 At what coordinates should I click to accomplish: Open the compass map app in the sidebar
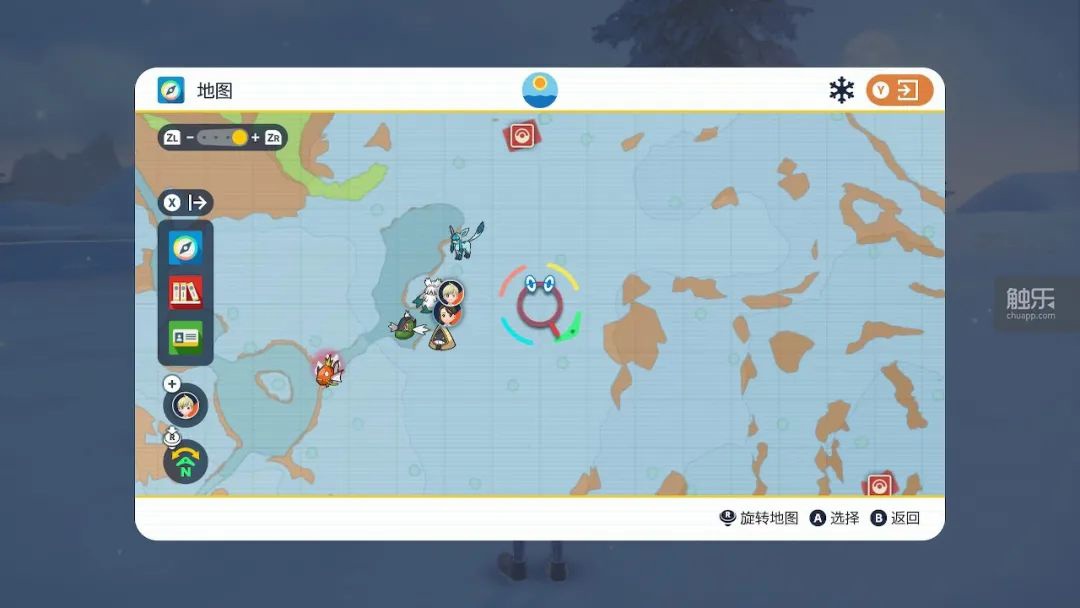[186, 247]
